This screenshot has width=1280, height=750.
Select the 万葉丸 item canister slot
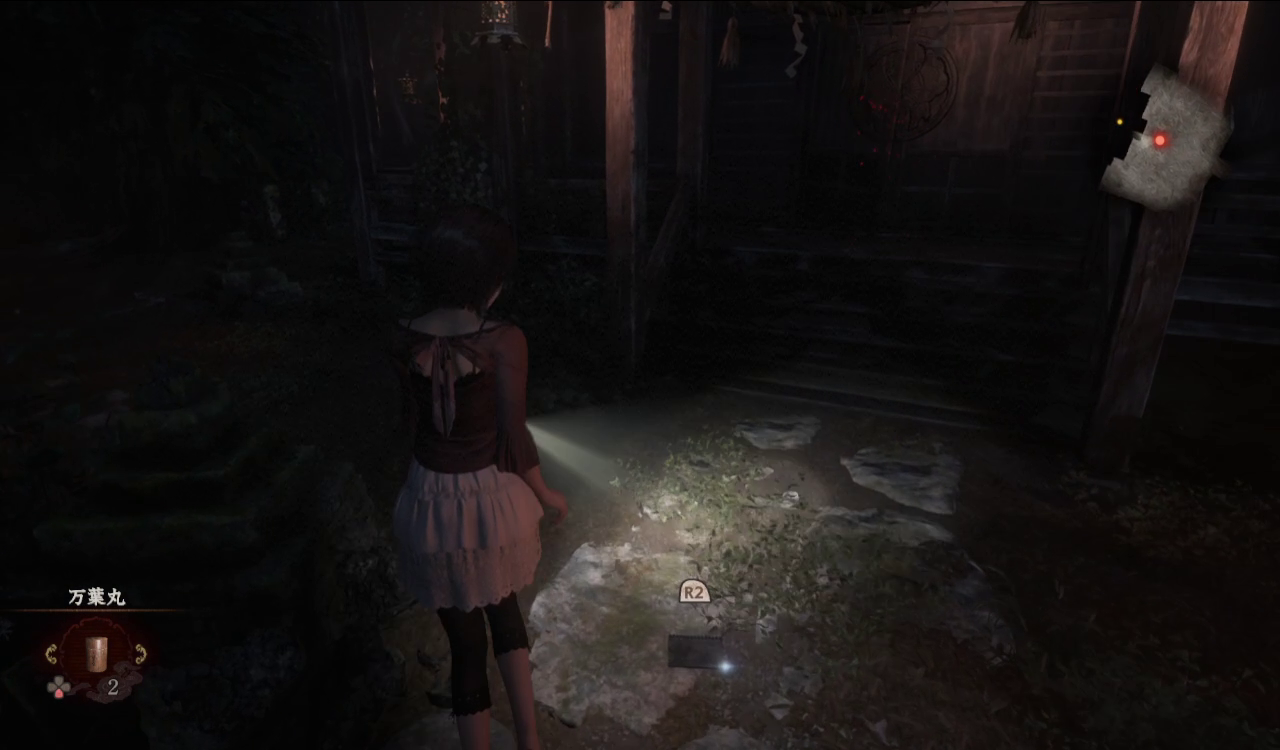[96, 651]
